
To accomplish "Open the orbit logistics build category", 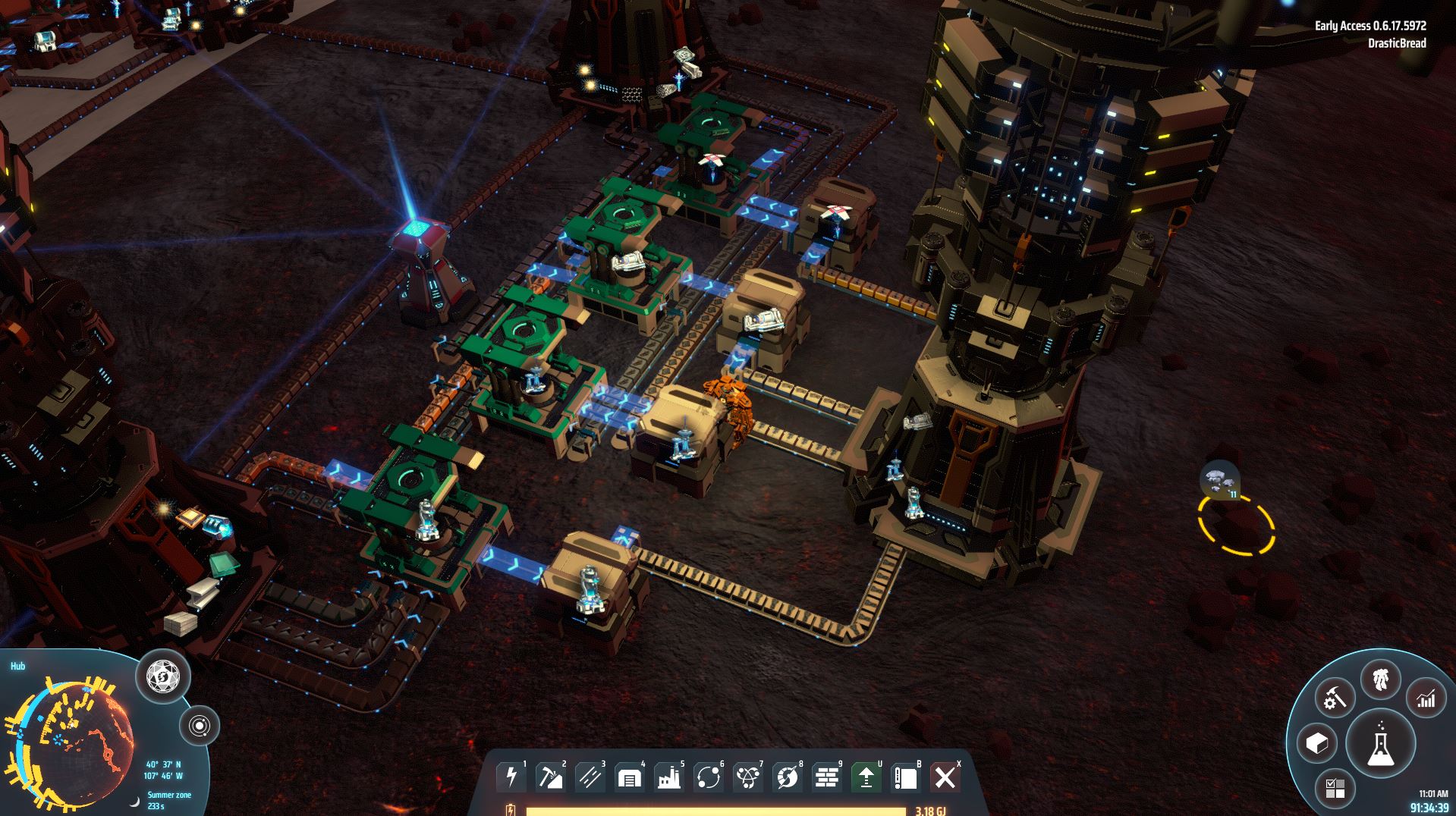I will coord(709,777).
